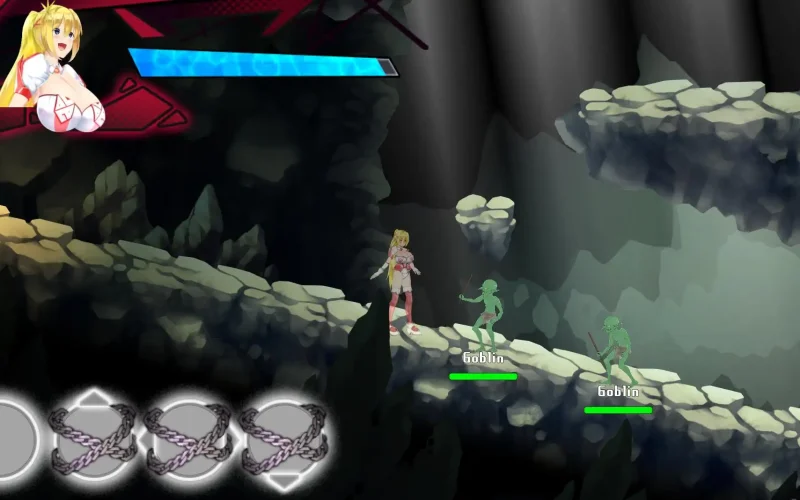Select the unchained empty skill slot
Screen dimensions: 800x500
pyautogui.click(x=12, y=438)
